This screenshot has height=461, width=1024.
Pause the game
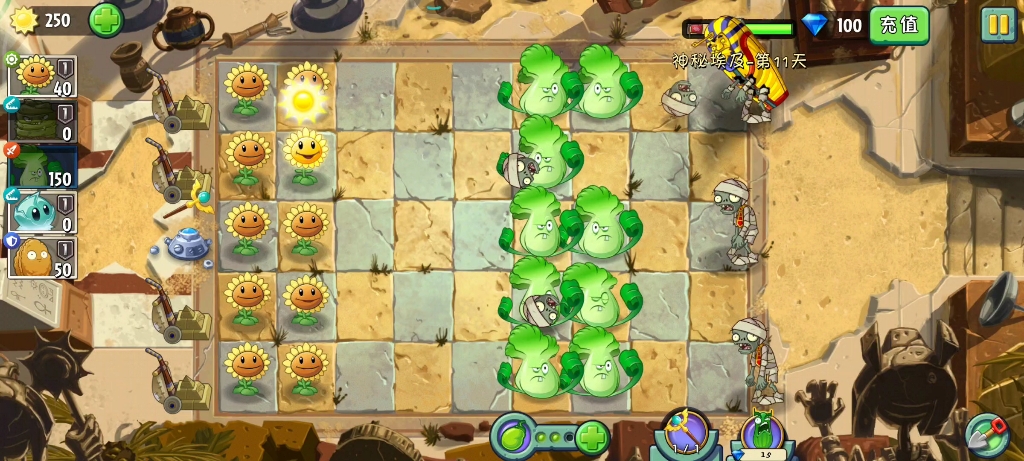[997, 24]
